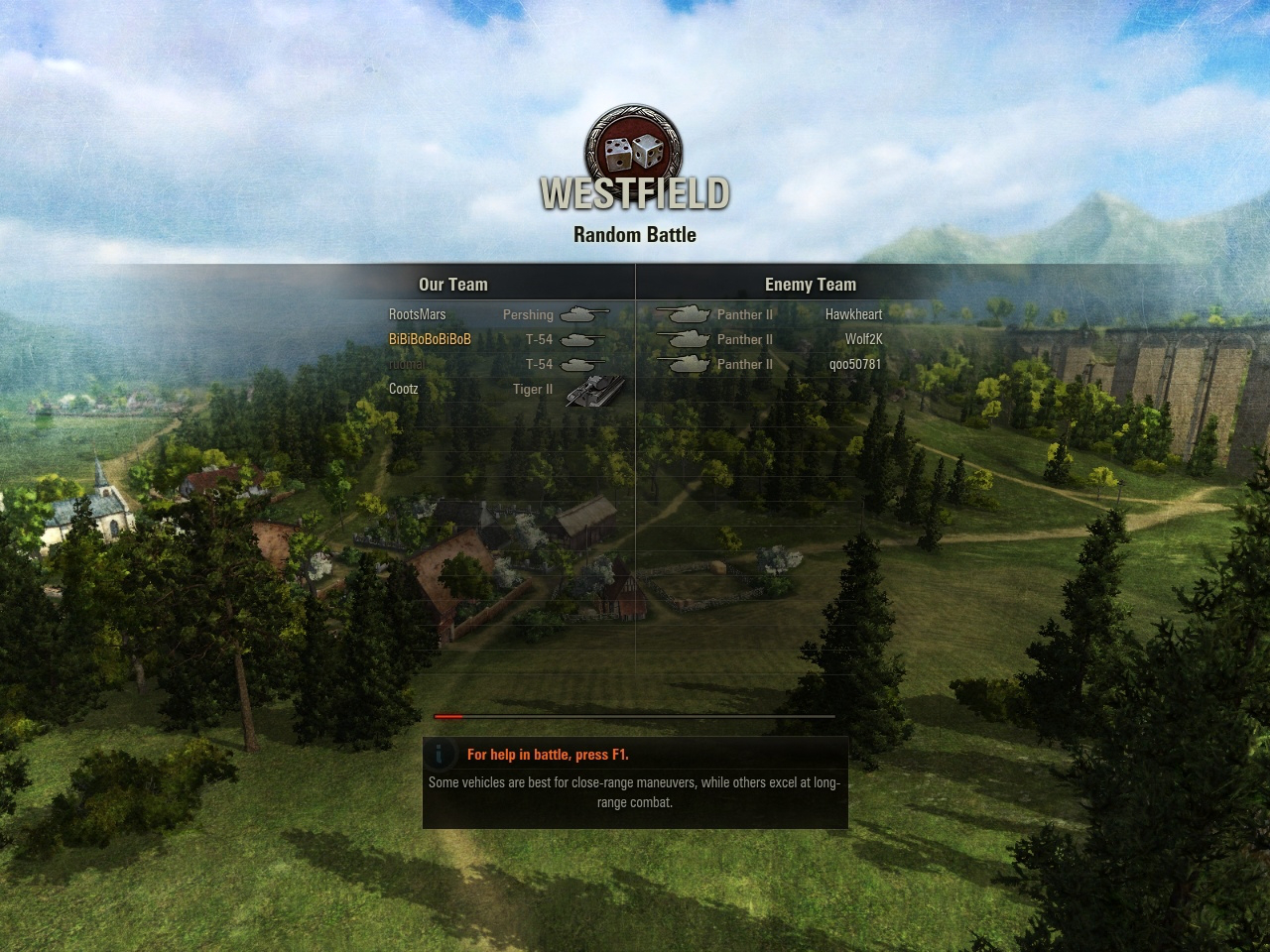
Task: Select enemy player qoo50781
Action: point(855,364)
